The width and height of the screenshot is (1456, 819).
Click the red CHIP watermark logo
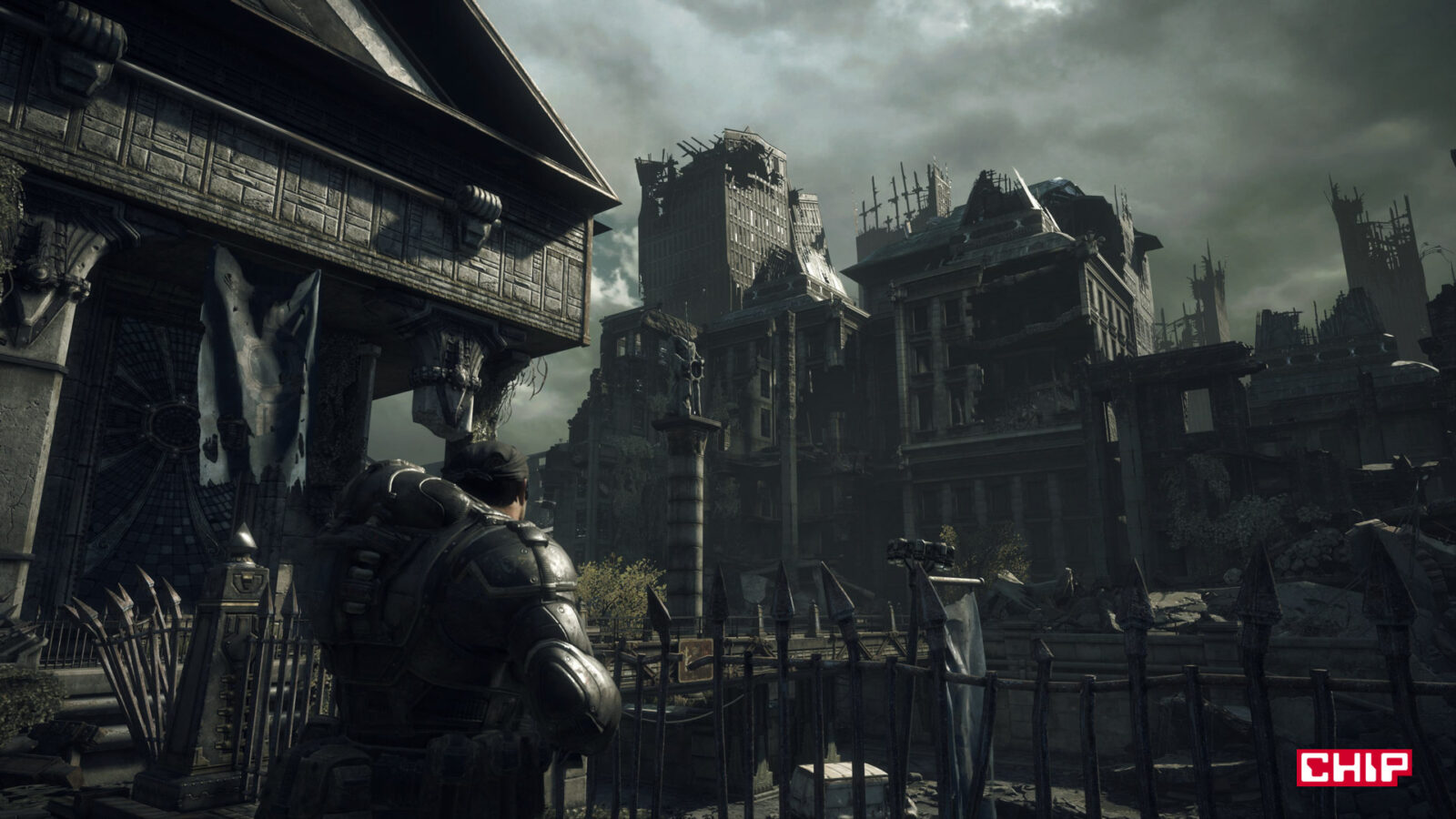[x=1353, y=767]
